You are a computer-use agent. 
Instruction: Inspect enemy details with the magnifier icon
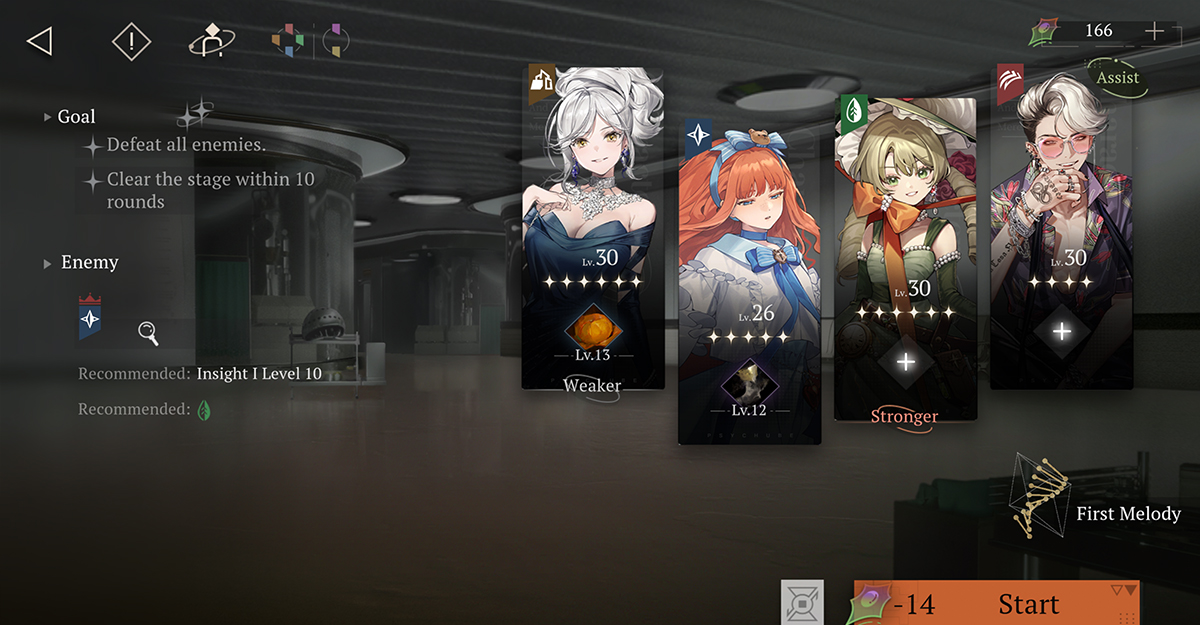pos(148,334)
